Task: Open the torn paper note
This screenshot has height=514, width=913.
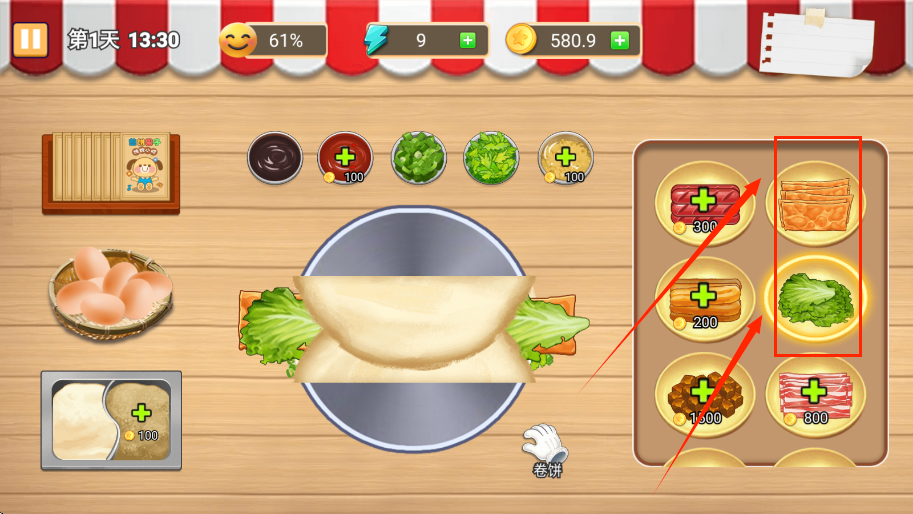Action: pos(814,44)
